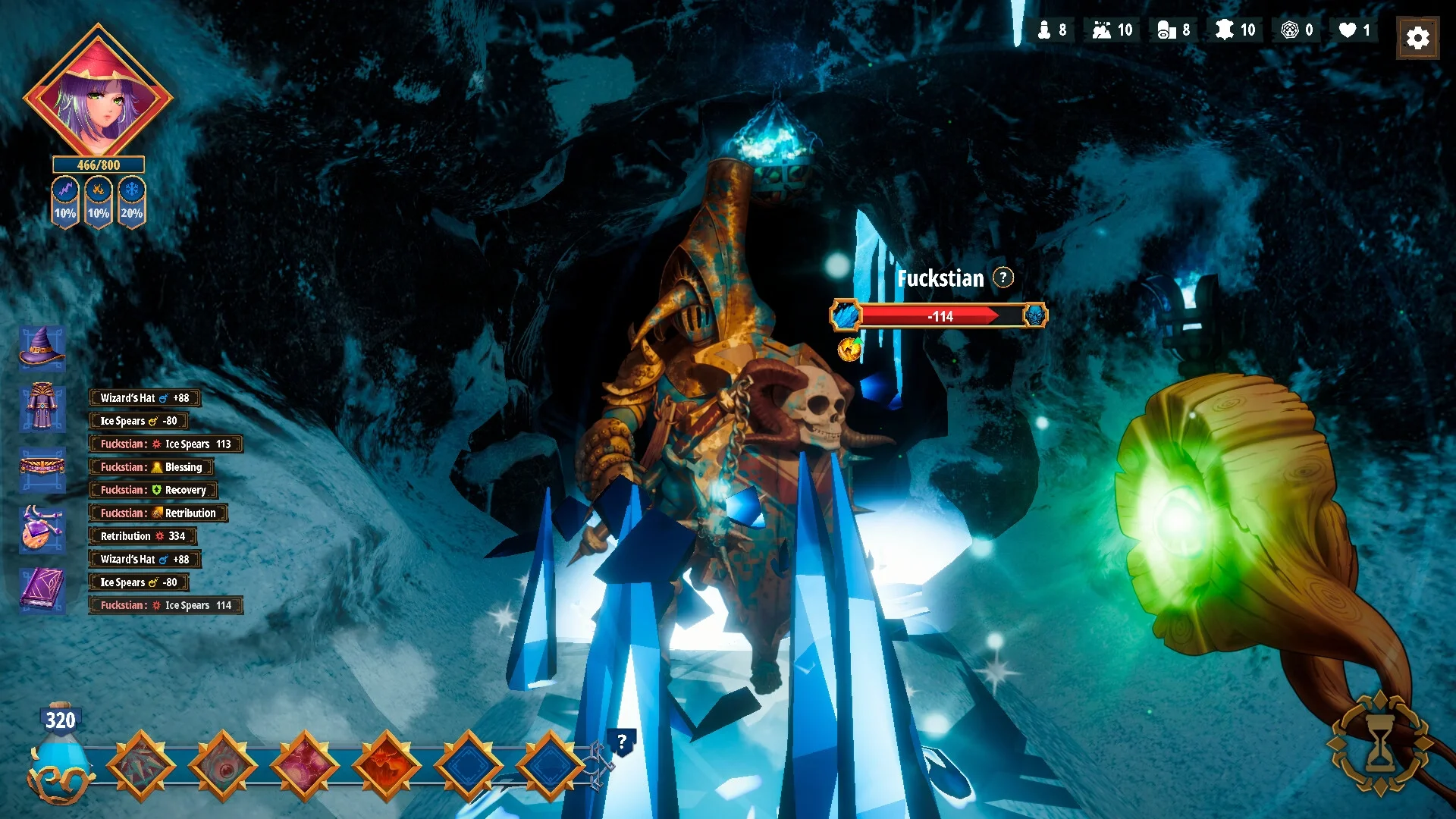Inspect the ice resistance 20% badge
Image resolution: width=1456 pixels, height=819 pixels.
coord(132,202)
